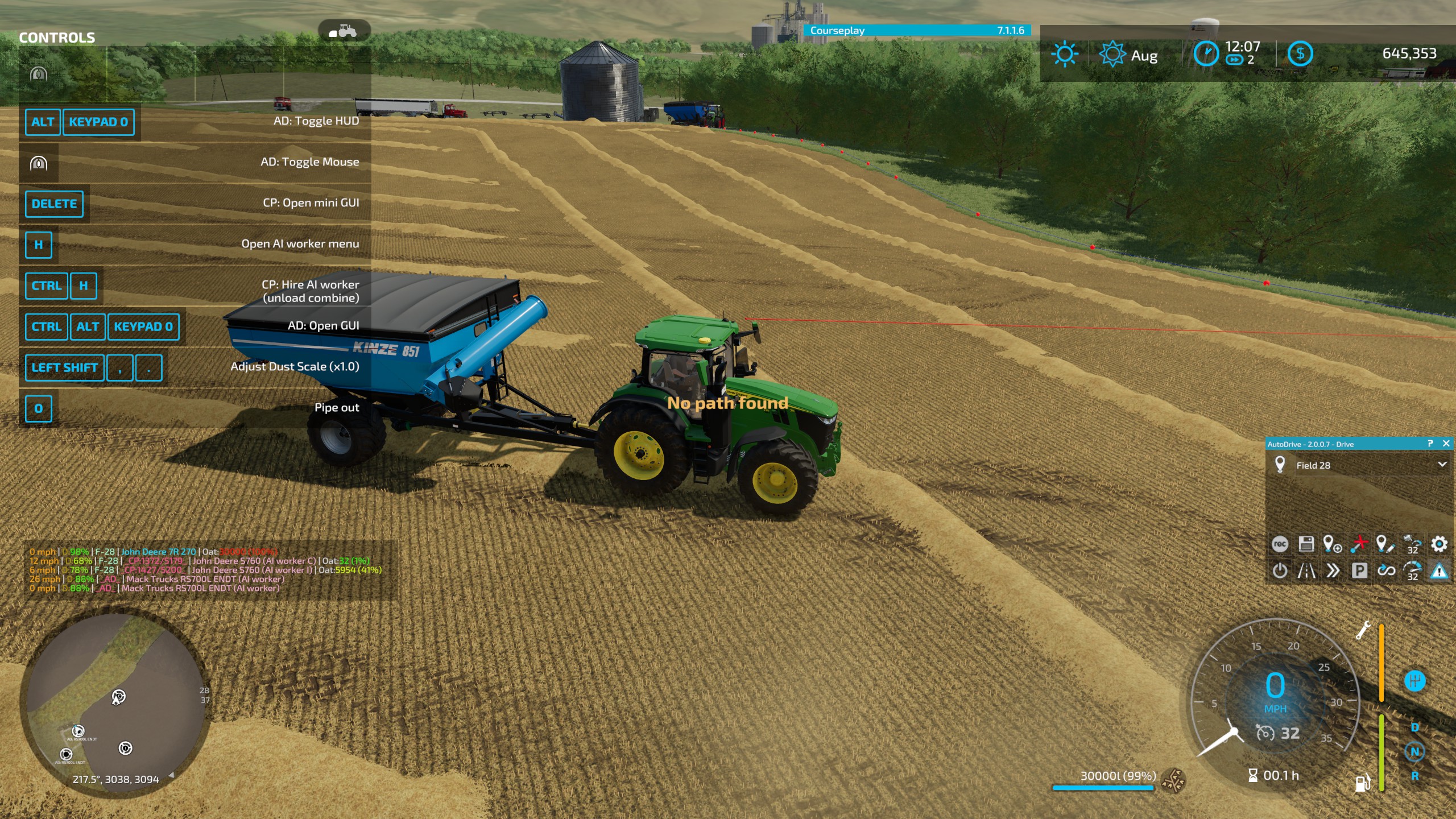Image resolution: width=1456 pixels, height=819 pixels.
Task: Start recording an AutoDrive route
Action: tap(1280, 545)
